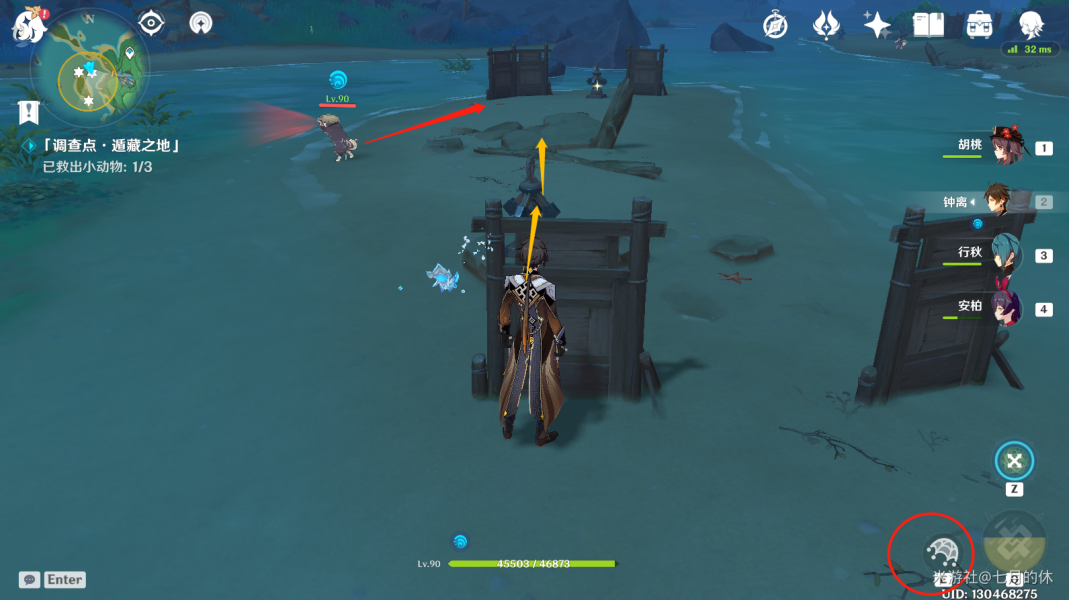
Task: Activate the eye-shaped elemental sight icon
Action: [151, 23]
